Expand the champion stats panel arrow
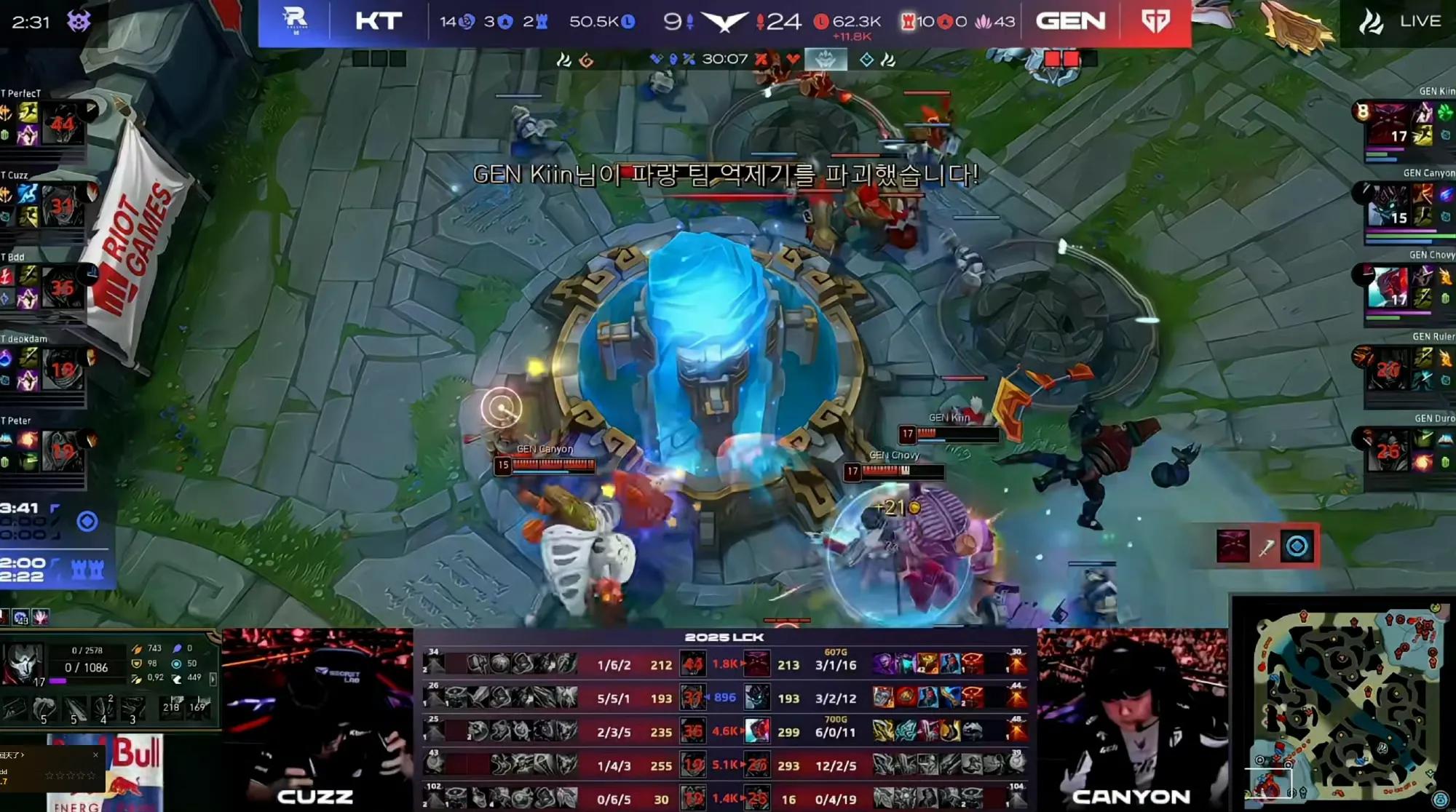Image resolution: width=1456 pixels, height=812 pixels. click(x=213, y=678)
